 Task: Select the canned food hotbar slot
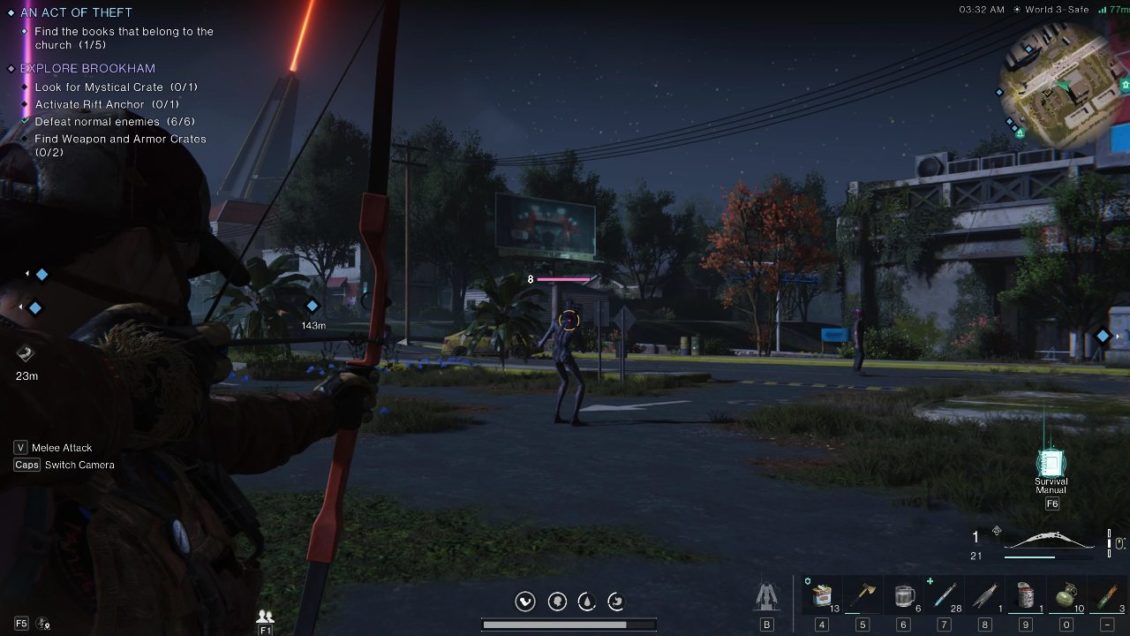822,595
